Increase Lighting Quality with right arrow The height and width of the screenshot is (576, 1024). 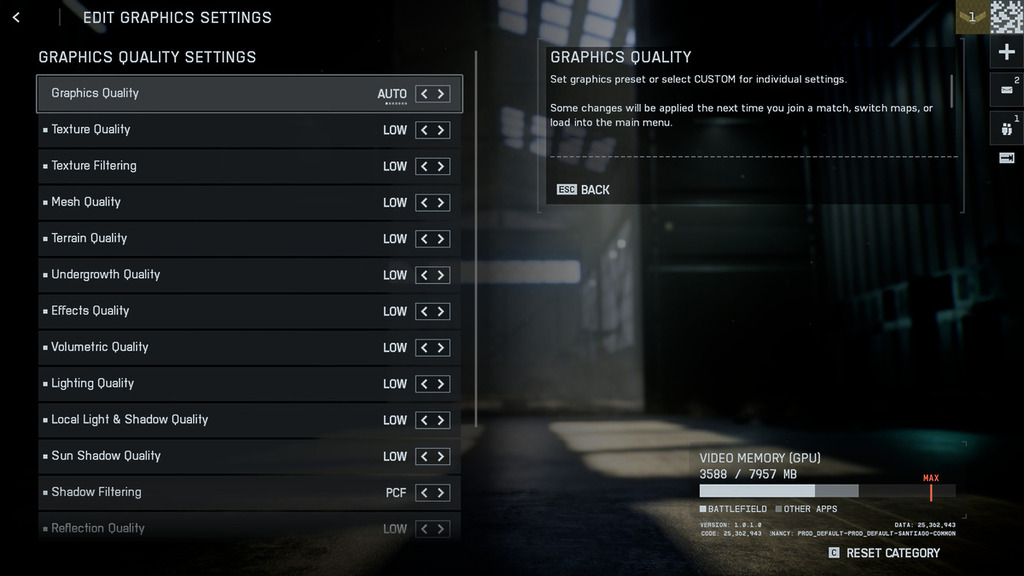pos(441,384)
